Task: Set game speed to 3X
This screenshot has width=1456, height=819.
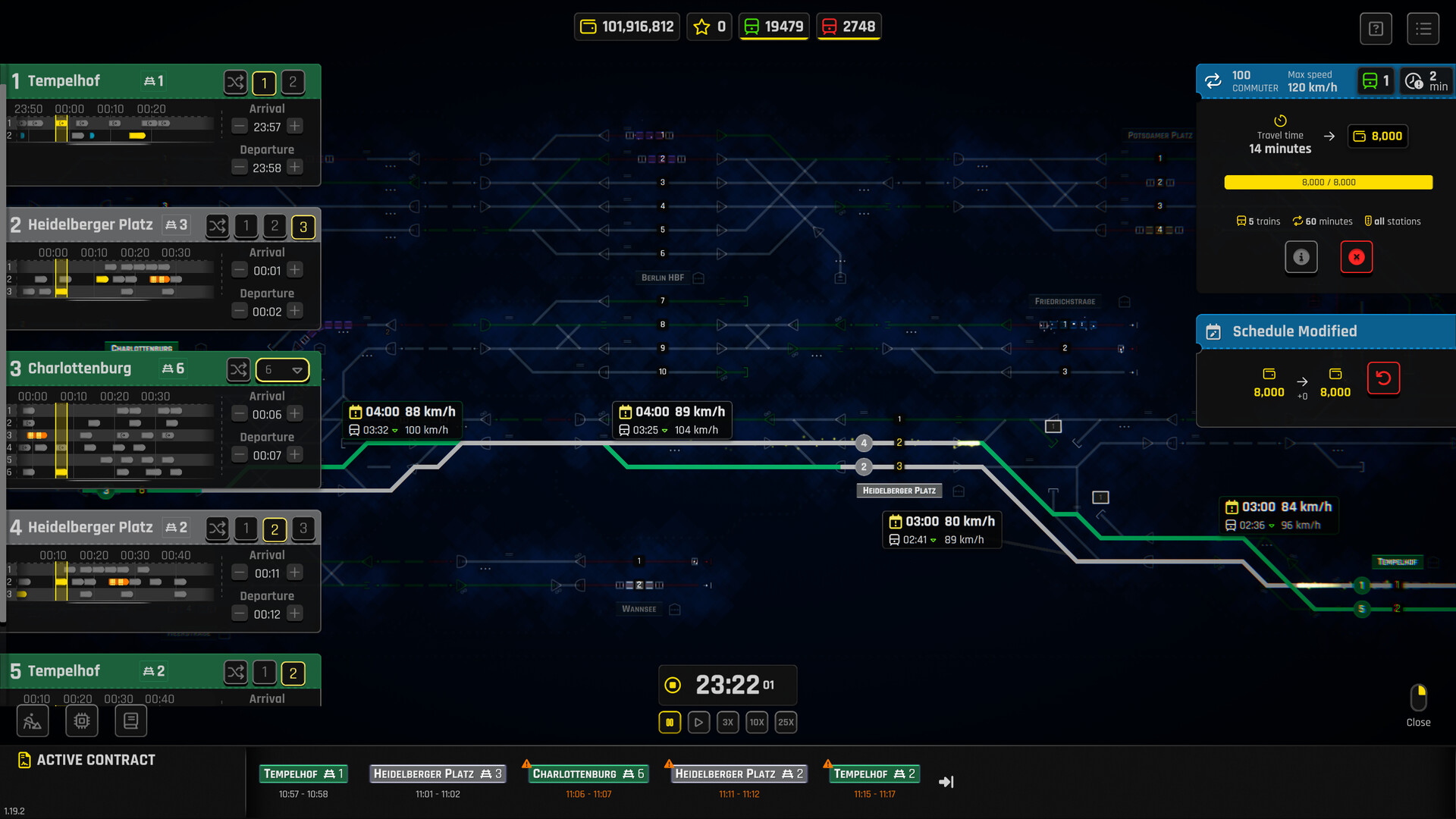Action: tap(727, 722)
